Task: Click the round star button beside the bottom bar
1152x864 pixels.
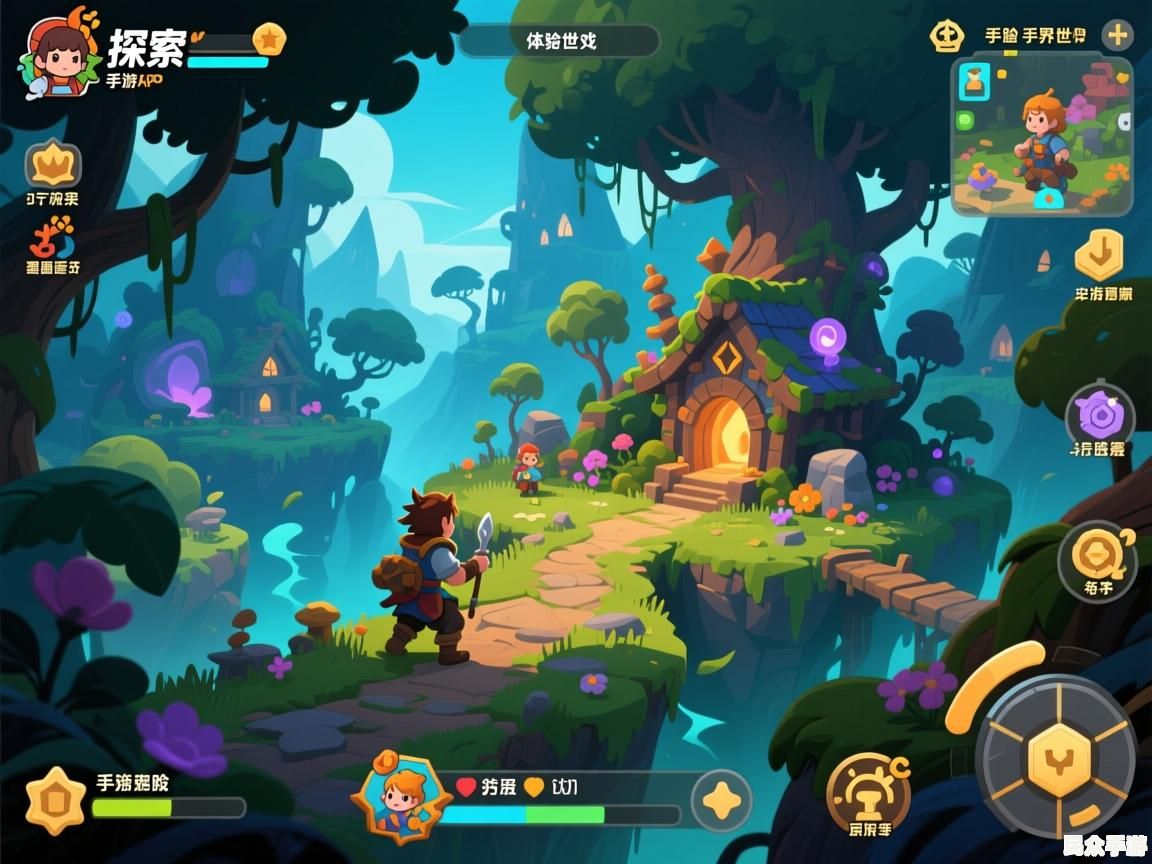Action: 722,800
